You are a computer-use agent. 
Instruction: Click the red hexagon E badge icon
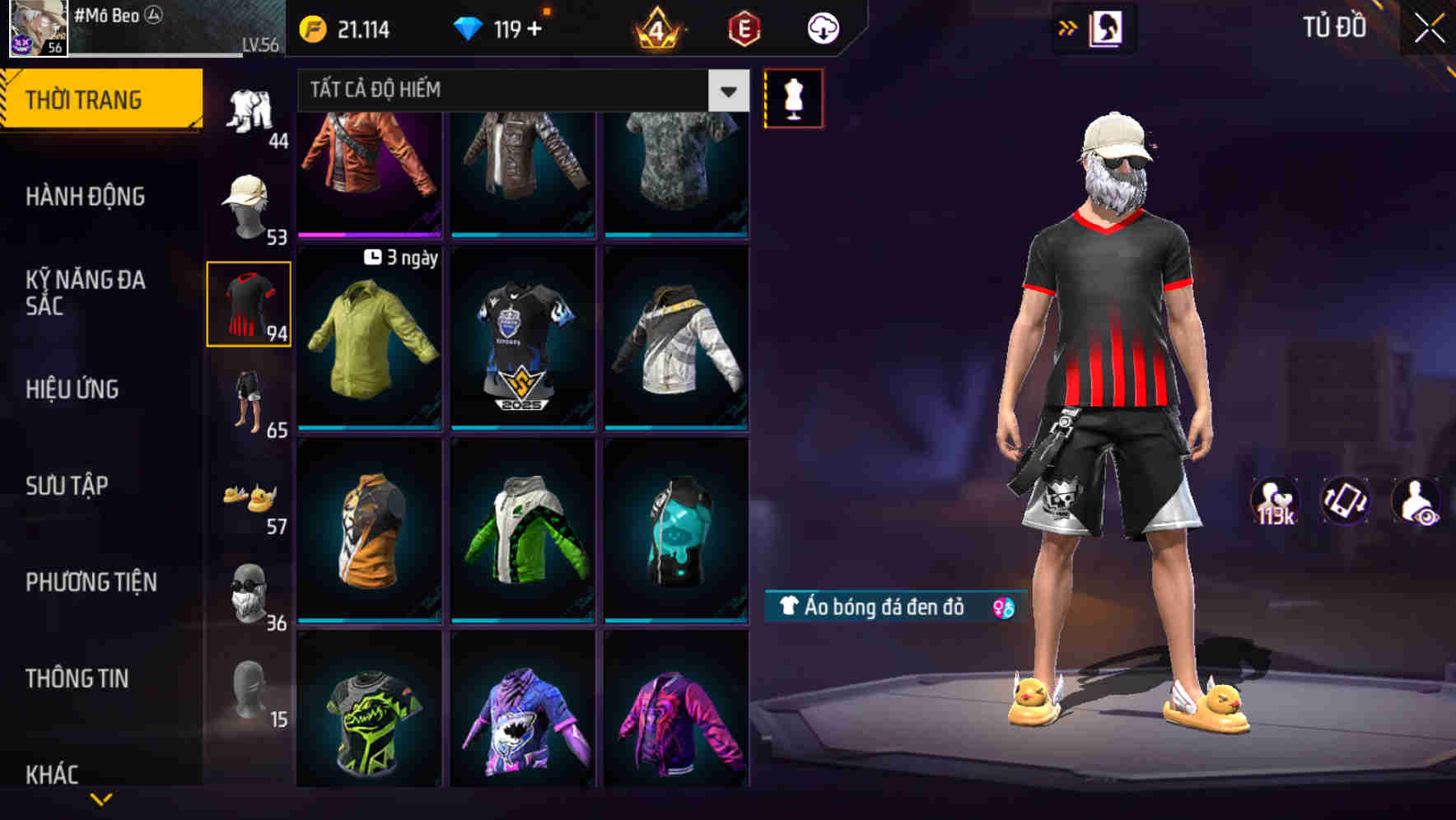pyautogui.click(x=742, y=28)
